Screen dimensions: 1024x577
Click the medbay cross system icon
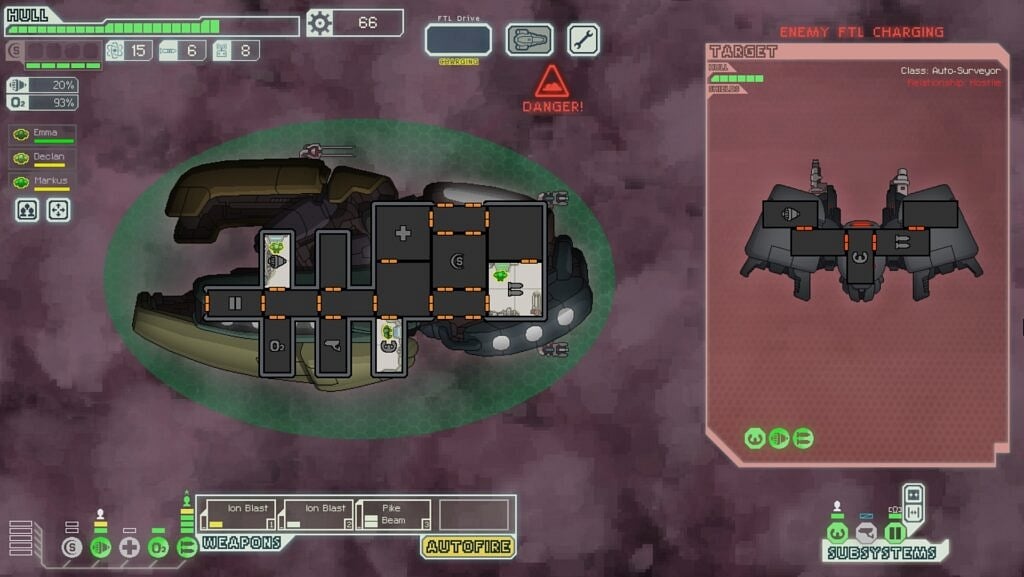[129, 547]
